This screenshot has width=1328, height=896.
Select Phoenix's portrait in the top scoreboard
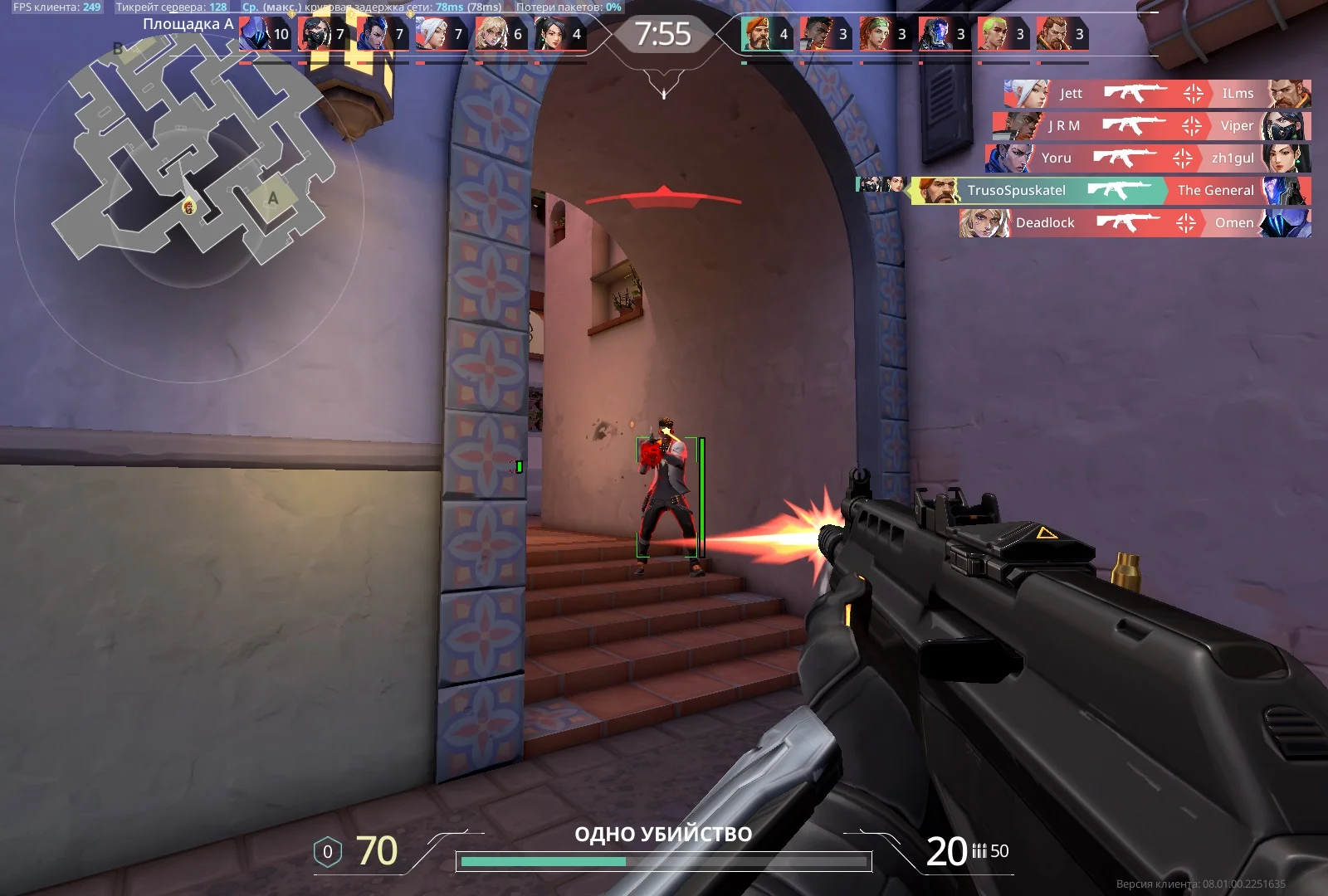815,34
